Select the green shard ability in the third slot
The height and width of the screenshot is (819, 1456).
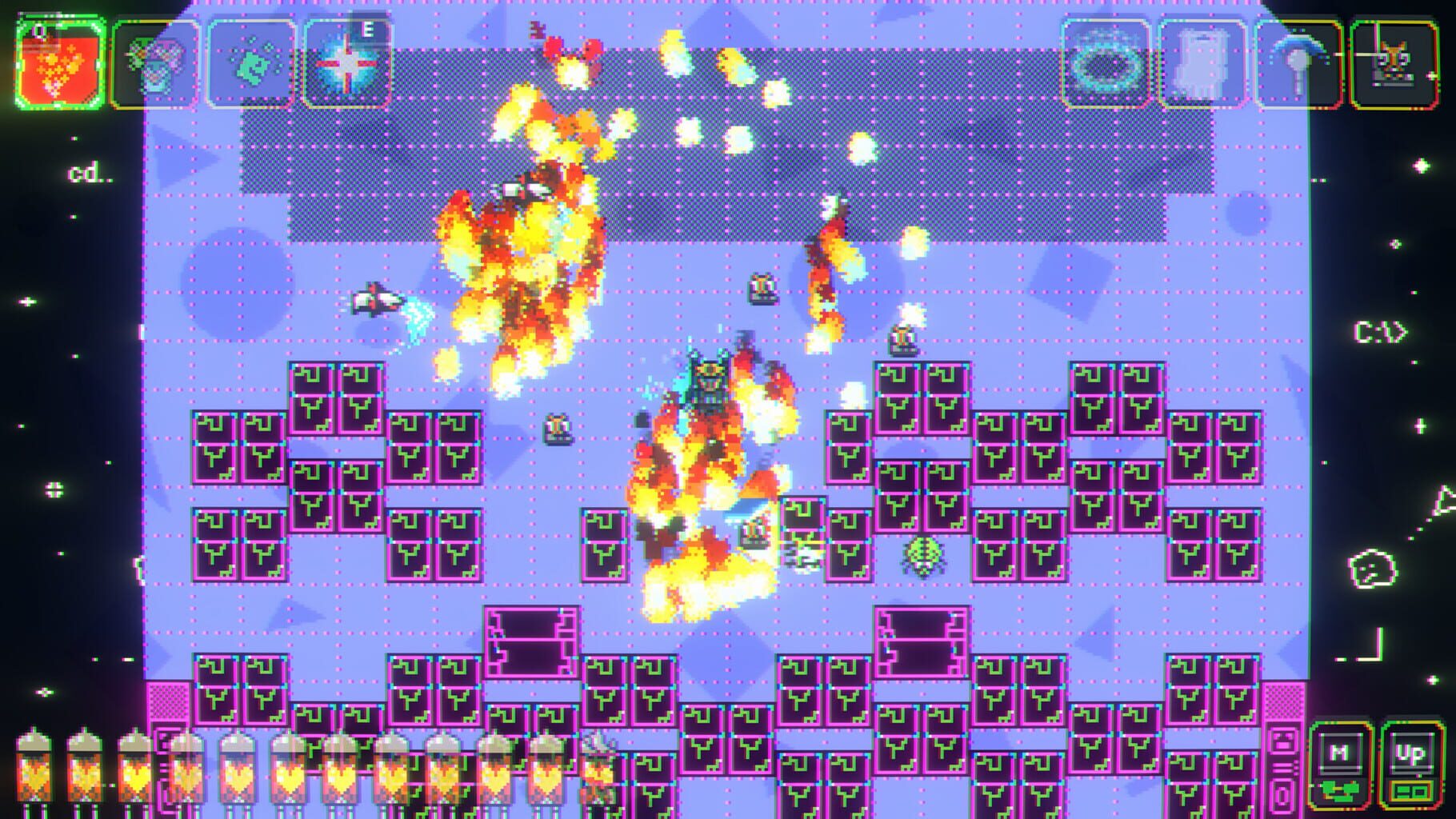[252, 60]
